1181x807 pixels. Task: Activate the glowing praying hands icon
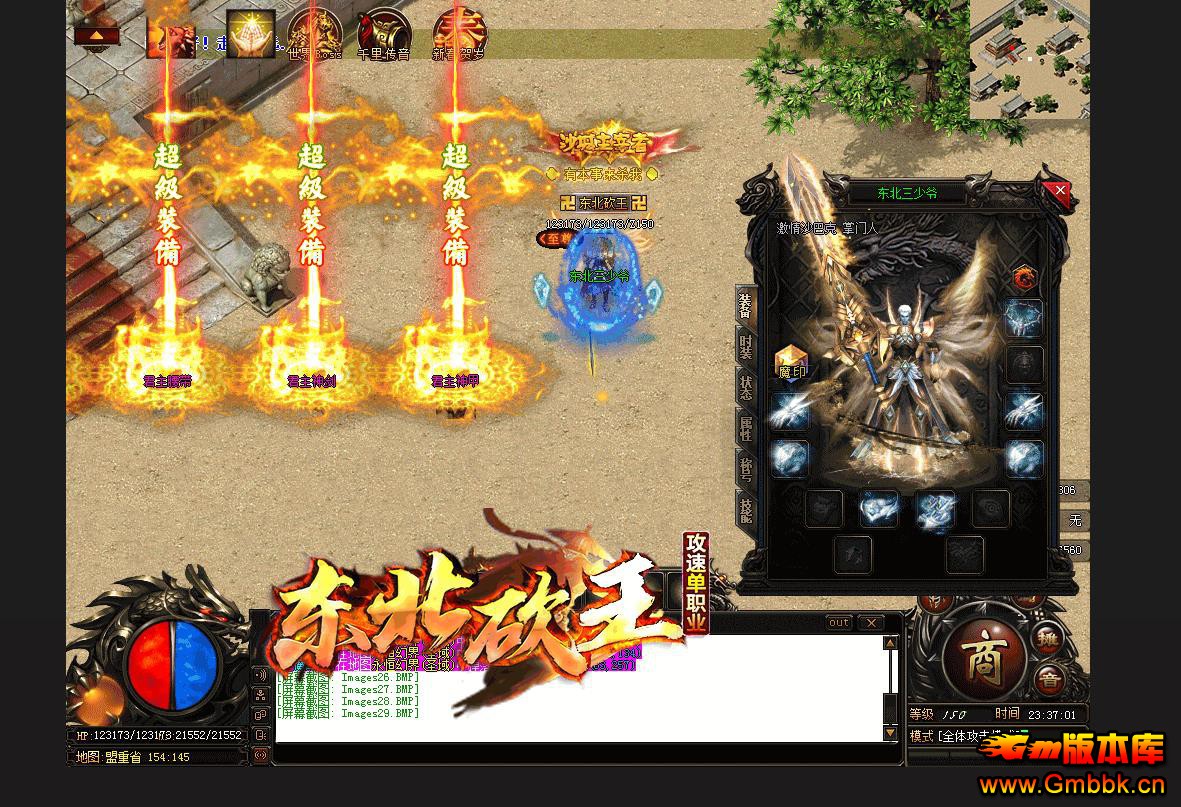(x=250, y=34)
